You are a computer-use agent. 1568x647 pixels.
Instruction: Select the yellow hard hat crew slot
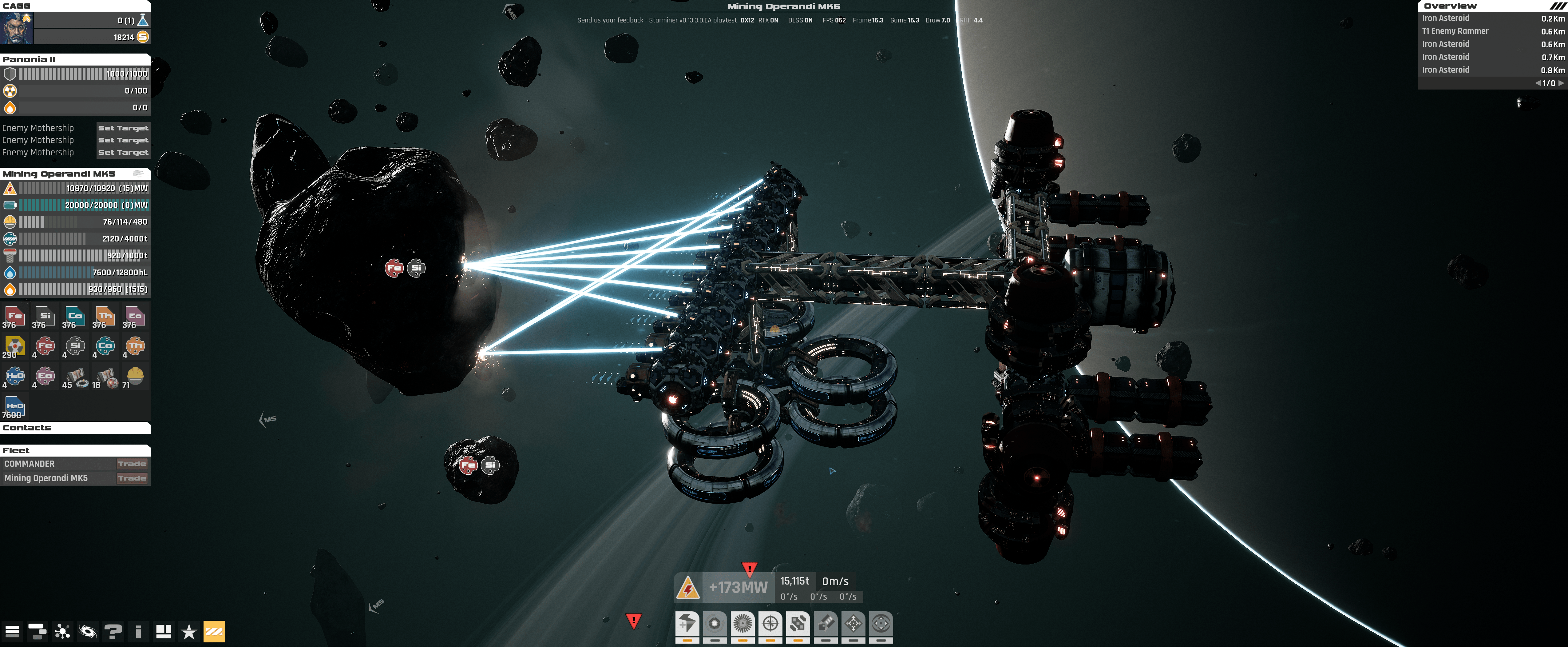[x=135, y=376]
